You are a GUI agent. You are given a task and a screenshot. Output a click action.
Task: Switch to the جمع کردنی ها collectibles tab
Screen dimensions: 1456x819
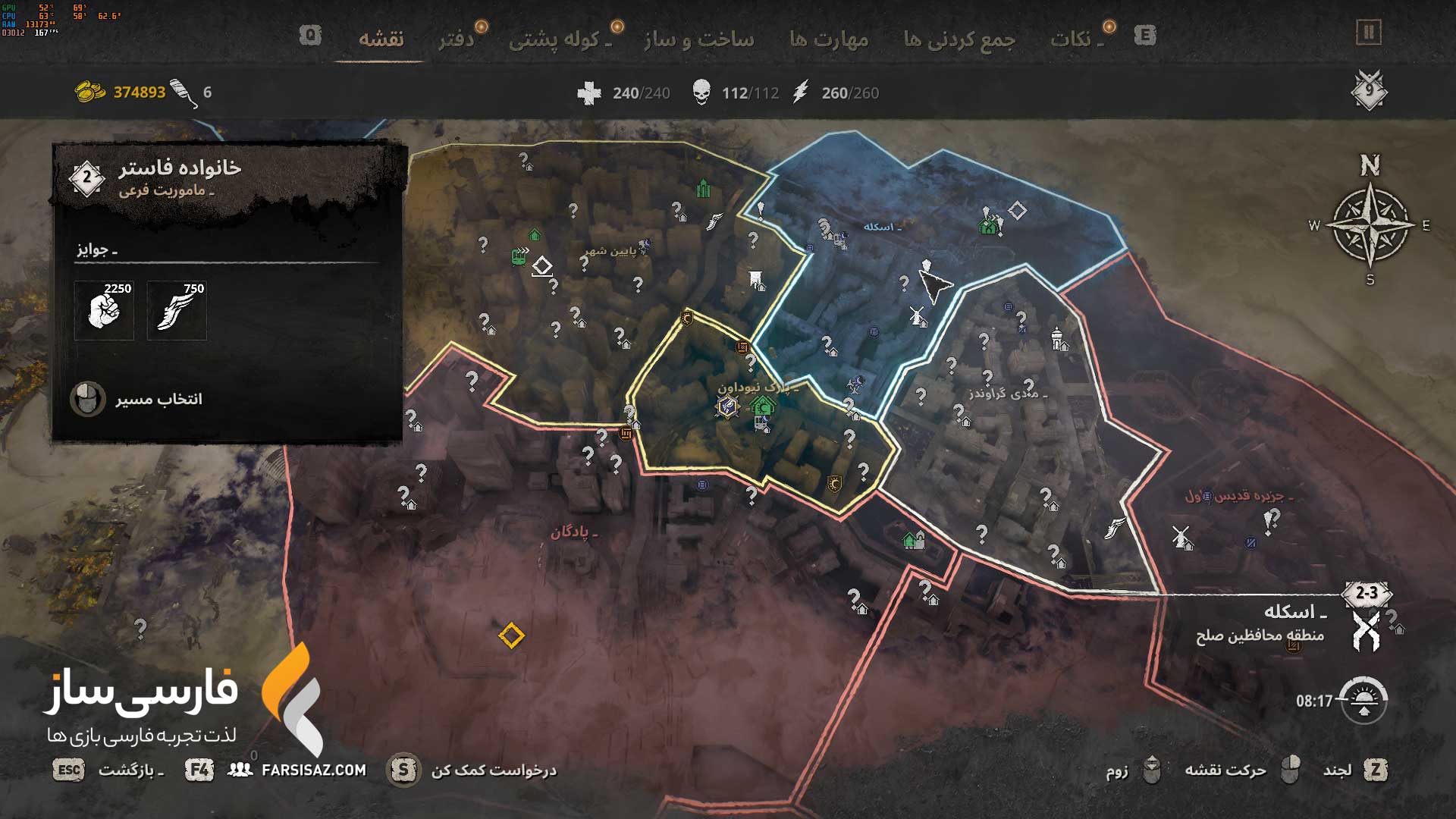coord(959,39)
